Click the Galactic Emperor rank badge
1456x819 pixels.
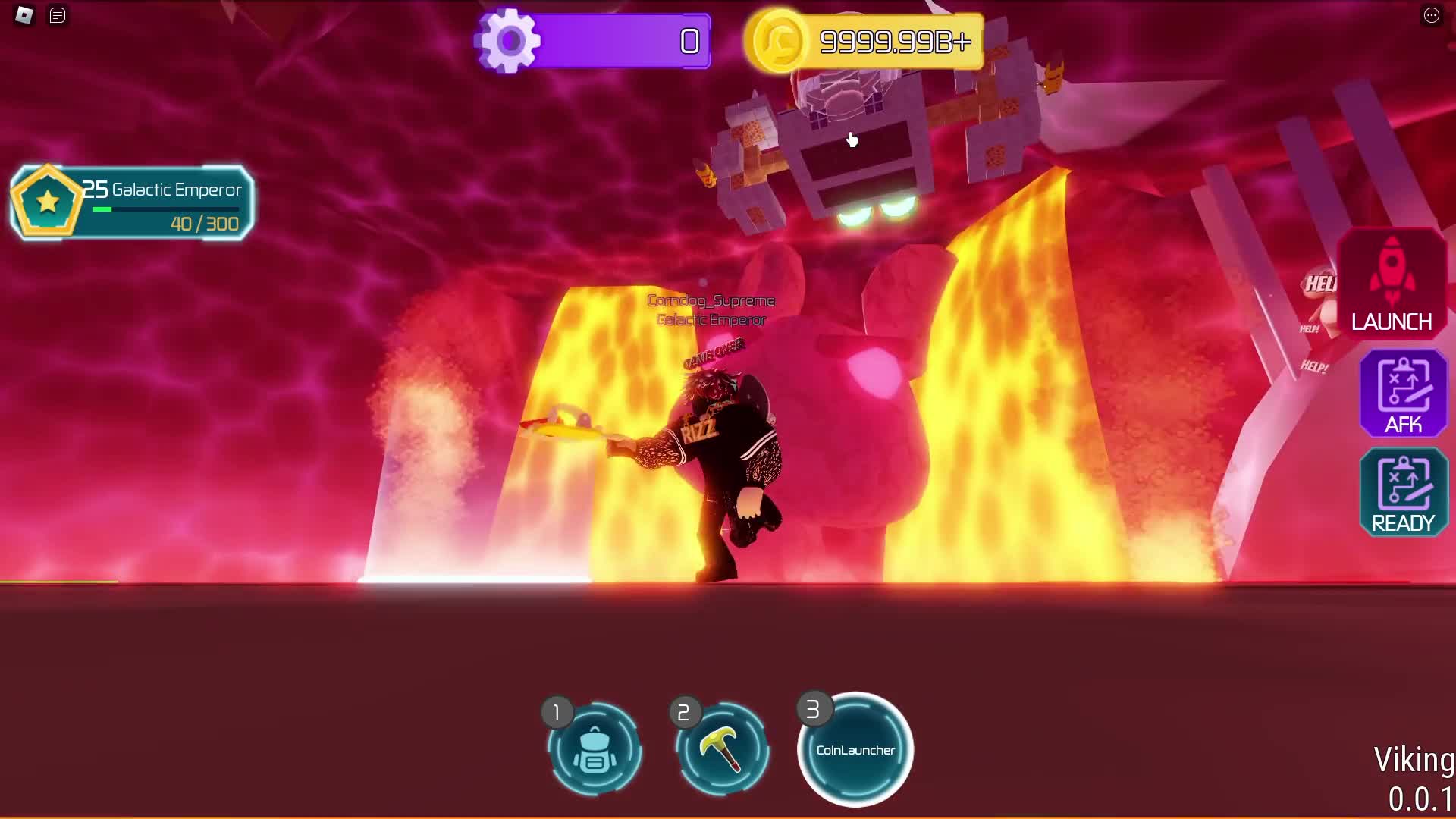click(x=47, y=202)
